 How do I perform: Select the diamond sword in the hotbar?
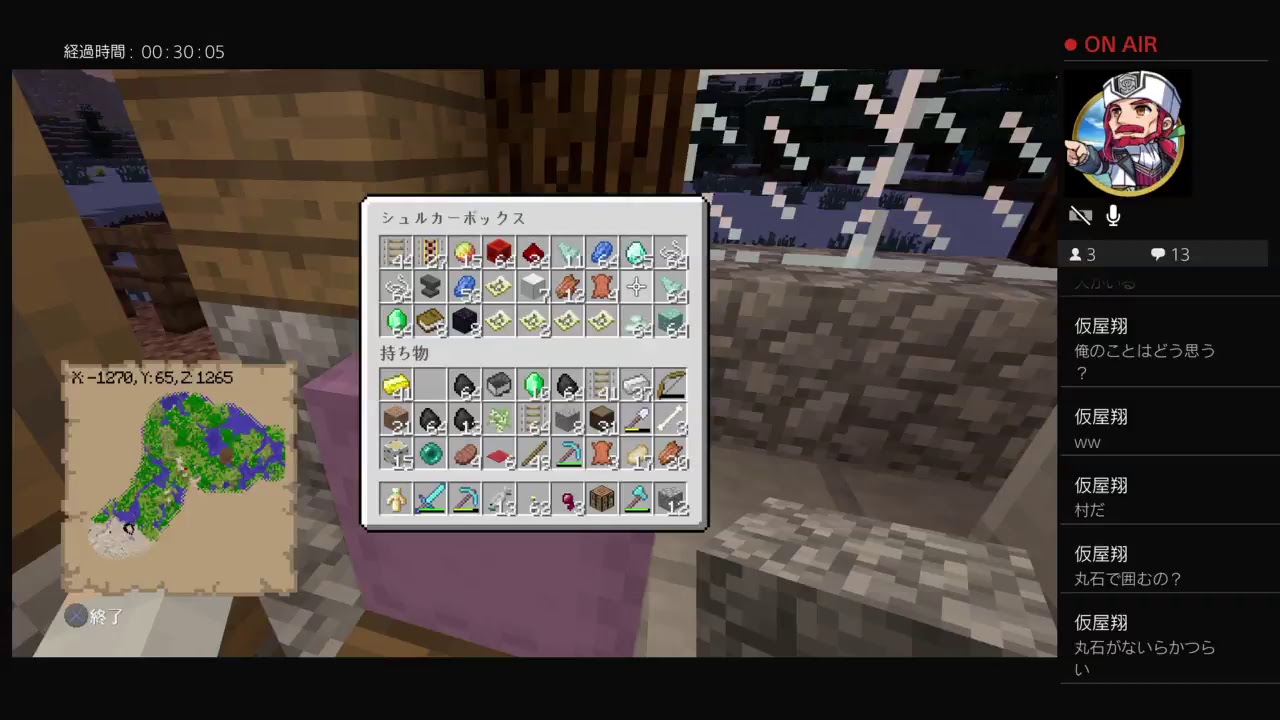tap(430, 497)
